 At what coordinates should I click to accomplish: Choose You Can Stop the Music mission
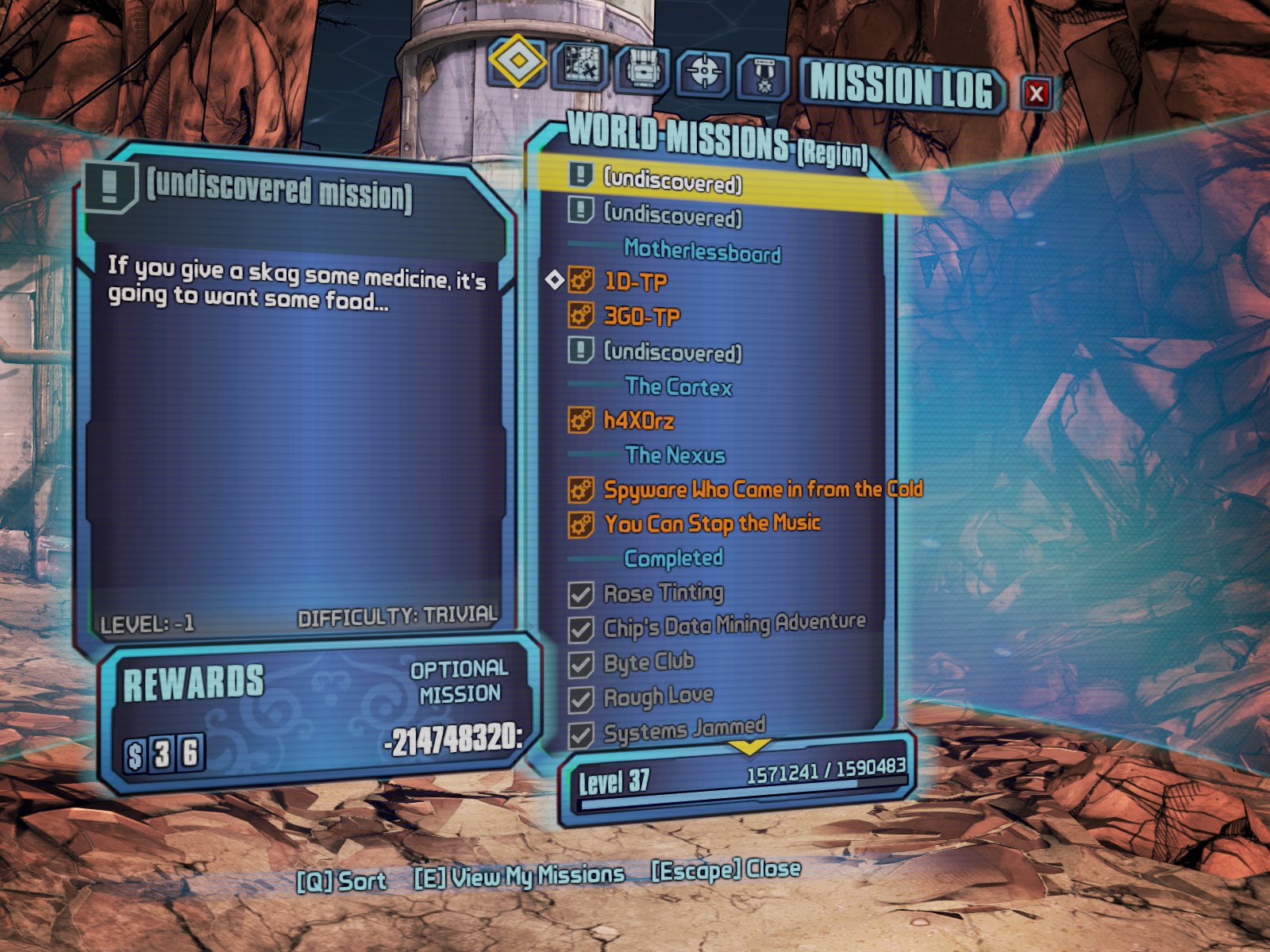pos(711,524)
